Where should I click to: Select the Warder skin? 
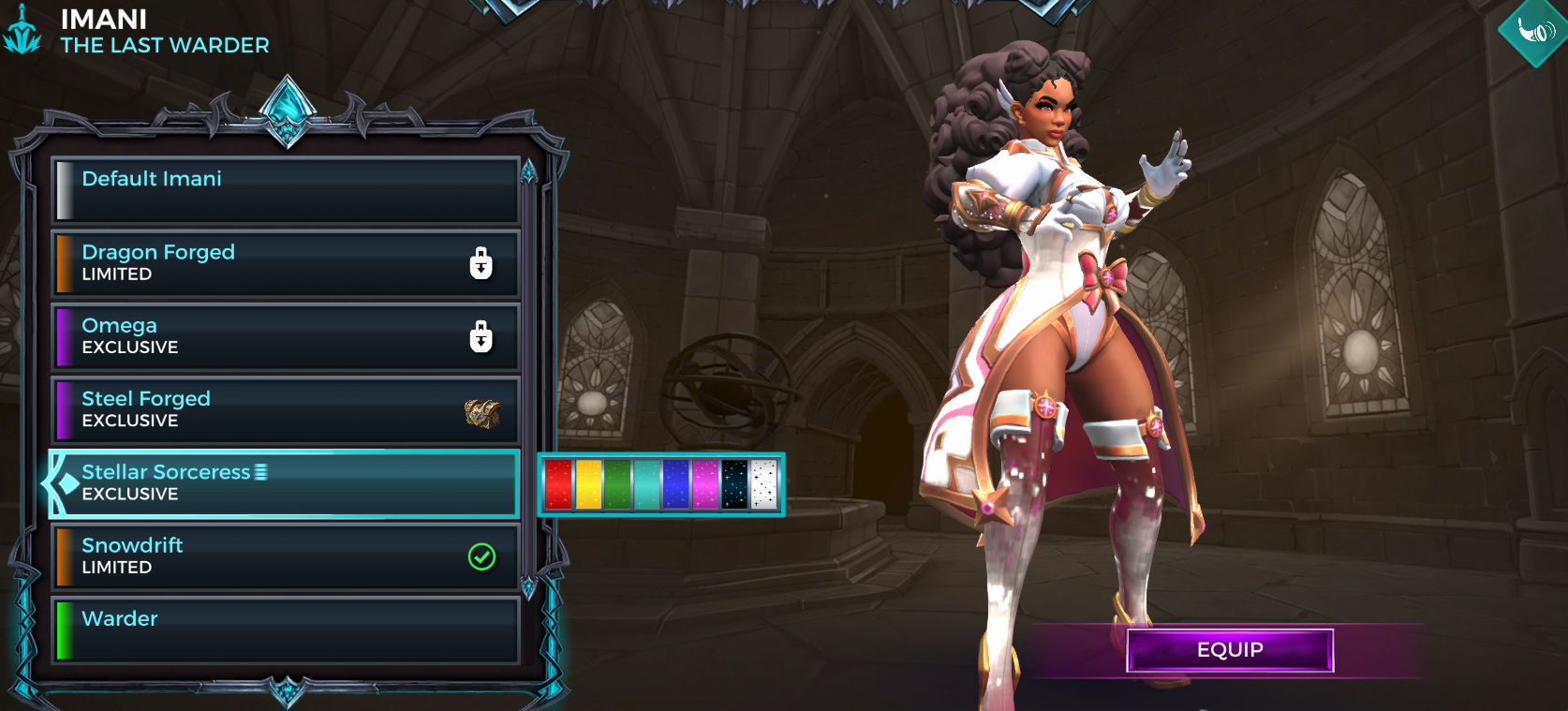click(x=285, y=630)
